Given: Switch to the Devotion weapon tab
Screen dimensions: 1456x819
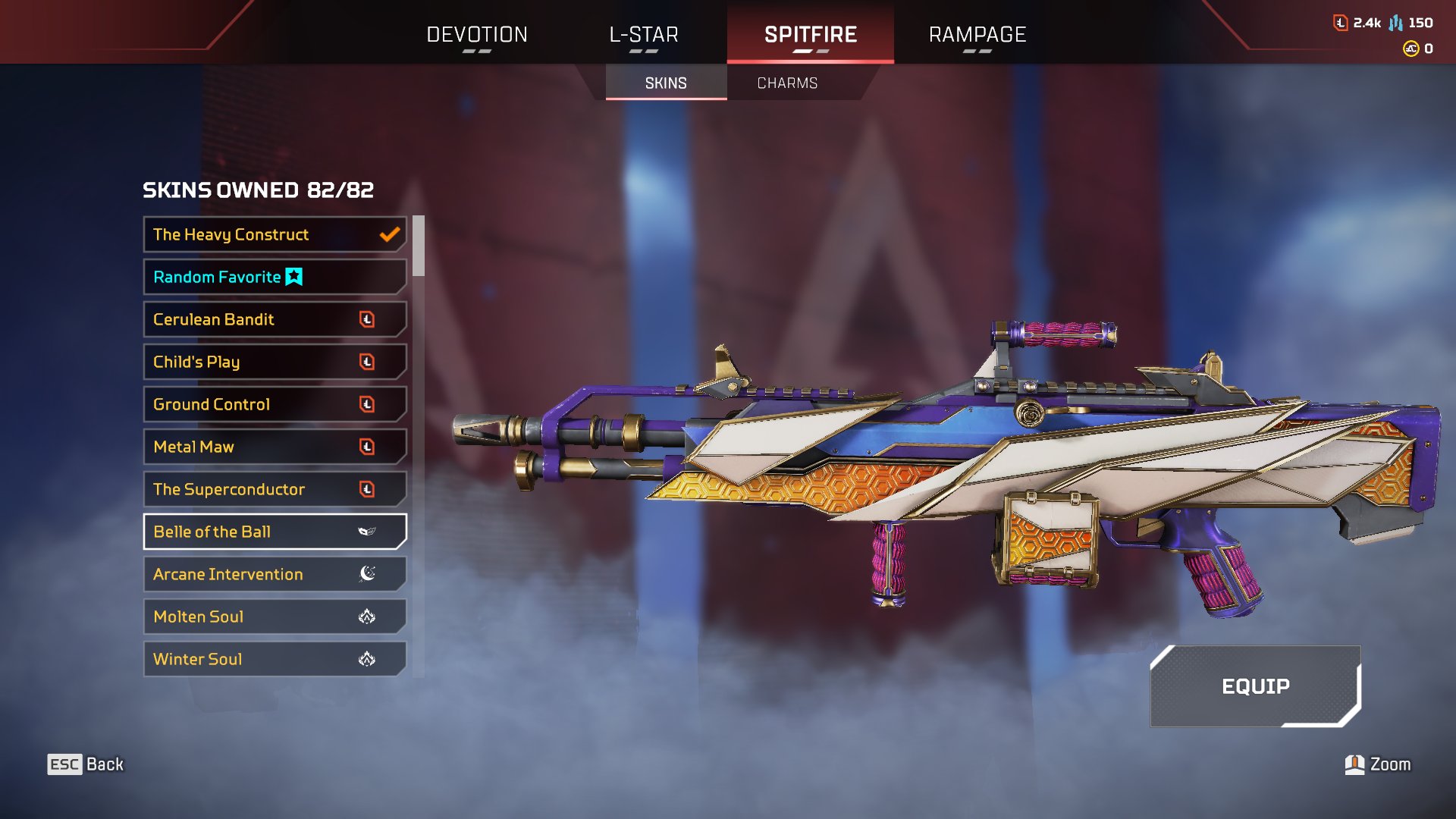Looking at the screenshot, I should point(476,35).
